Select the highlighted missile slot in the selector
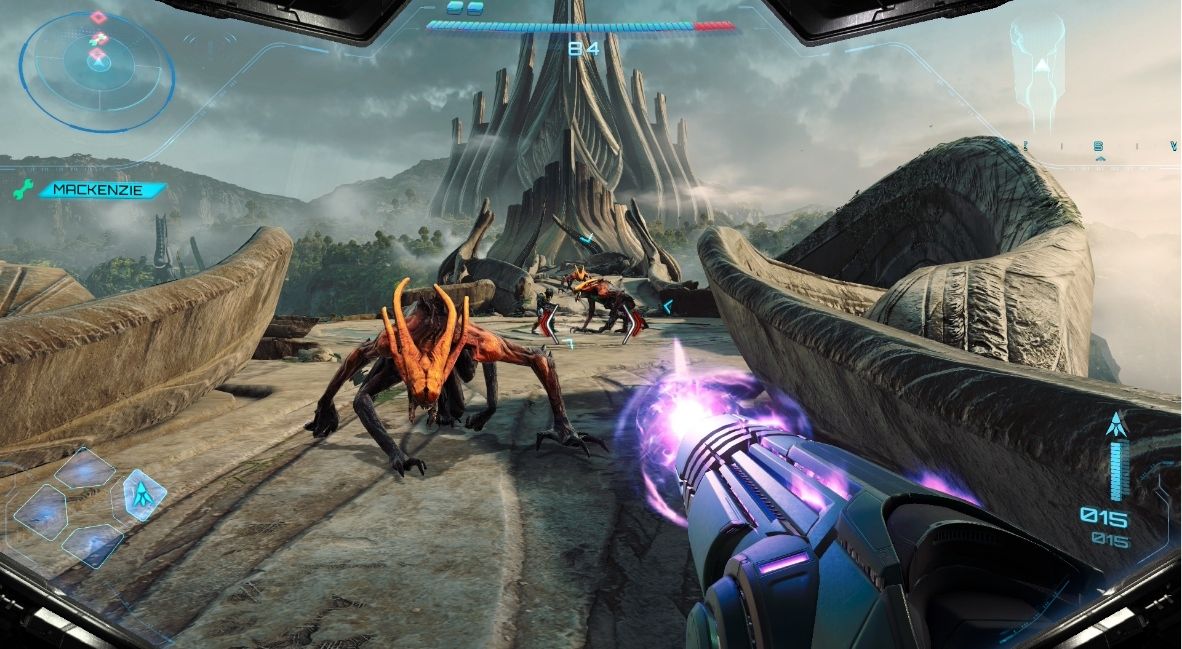The width and height of the screenshot is (1182, 649). (144, 493)
